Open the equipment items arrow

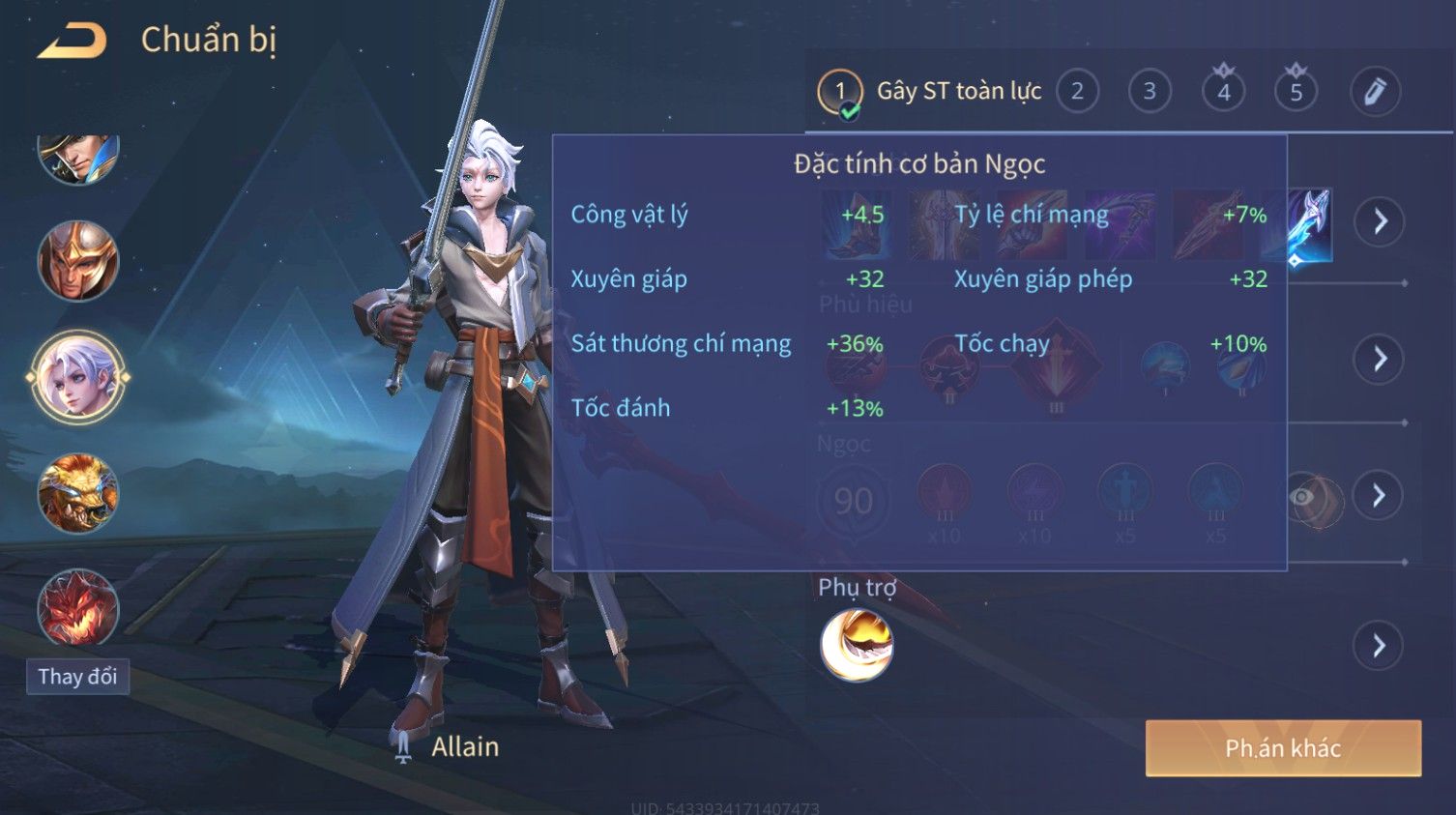tap(1380, 221)
